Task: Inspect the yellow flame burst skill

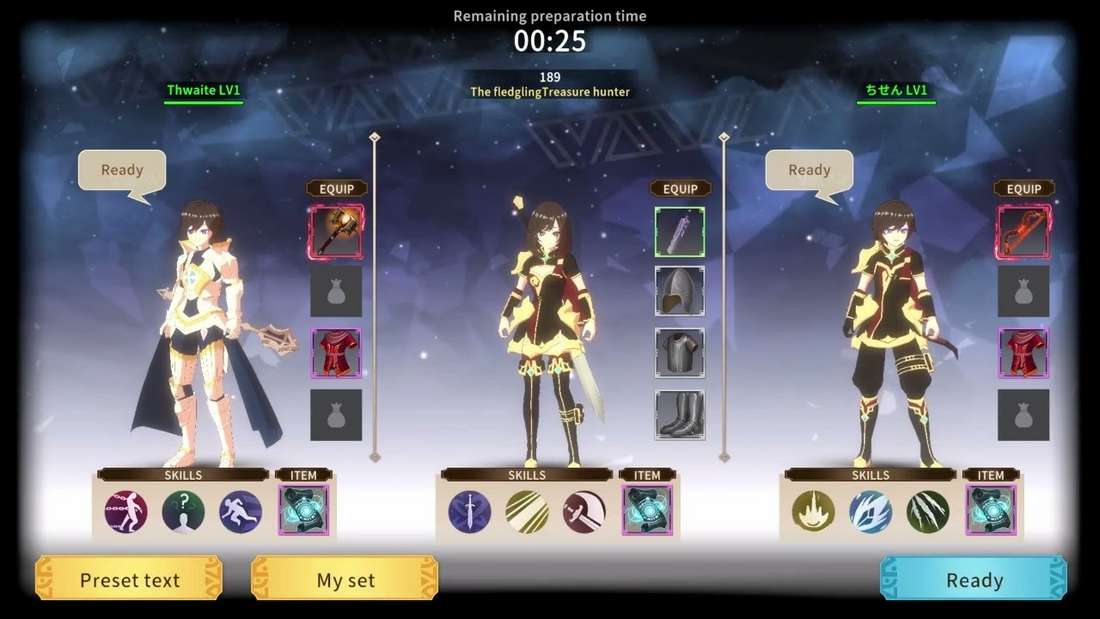Action: [x=813, y=511]
